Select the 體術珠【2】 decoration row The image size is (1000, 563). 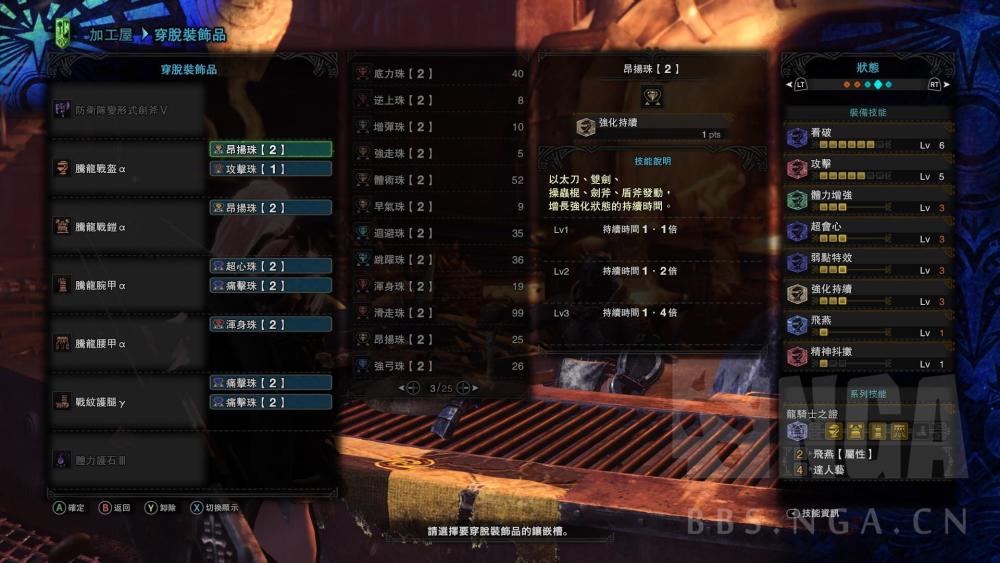coord(440,180)
